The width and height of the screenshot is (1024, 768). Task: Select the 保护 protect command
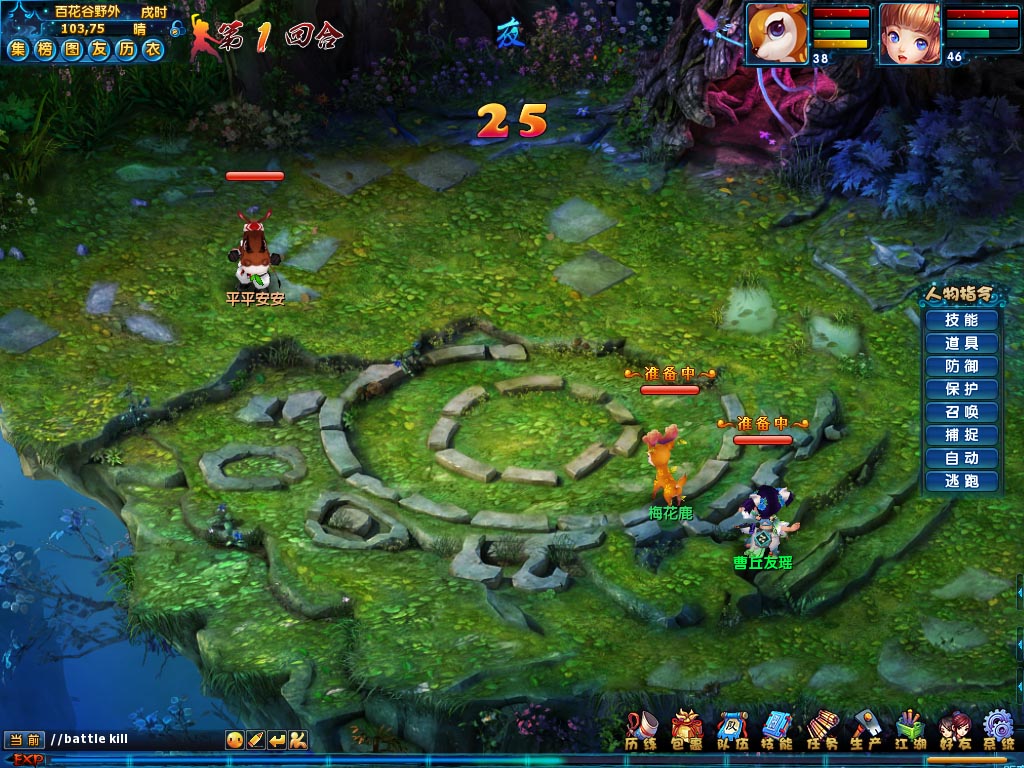click(961, 389)
